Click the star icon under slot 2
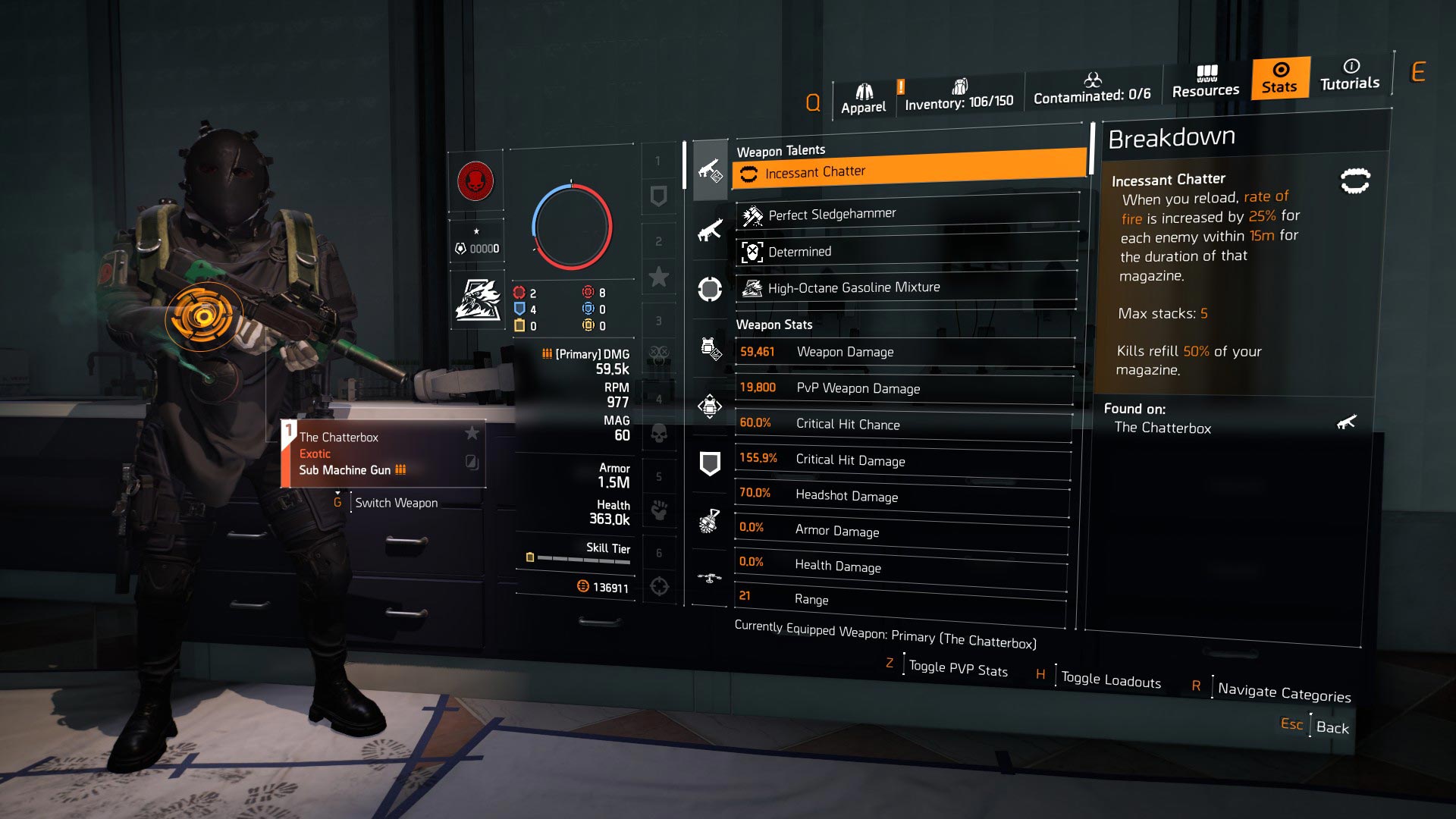This screenshot has height=819, width=1456. 659,276
